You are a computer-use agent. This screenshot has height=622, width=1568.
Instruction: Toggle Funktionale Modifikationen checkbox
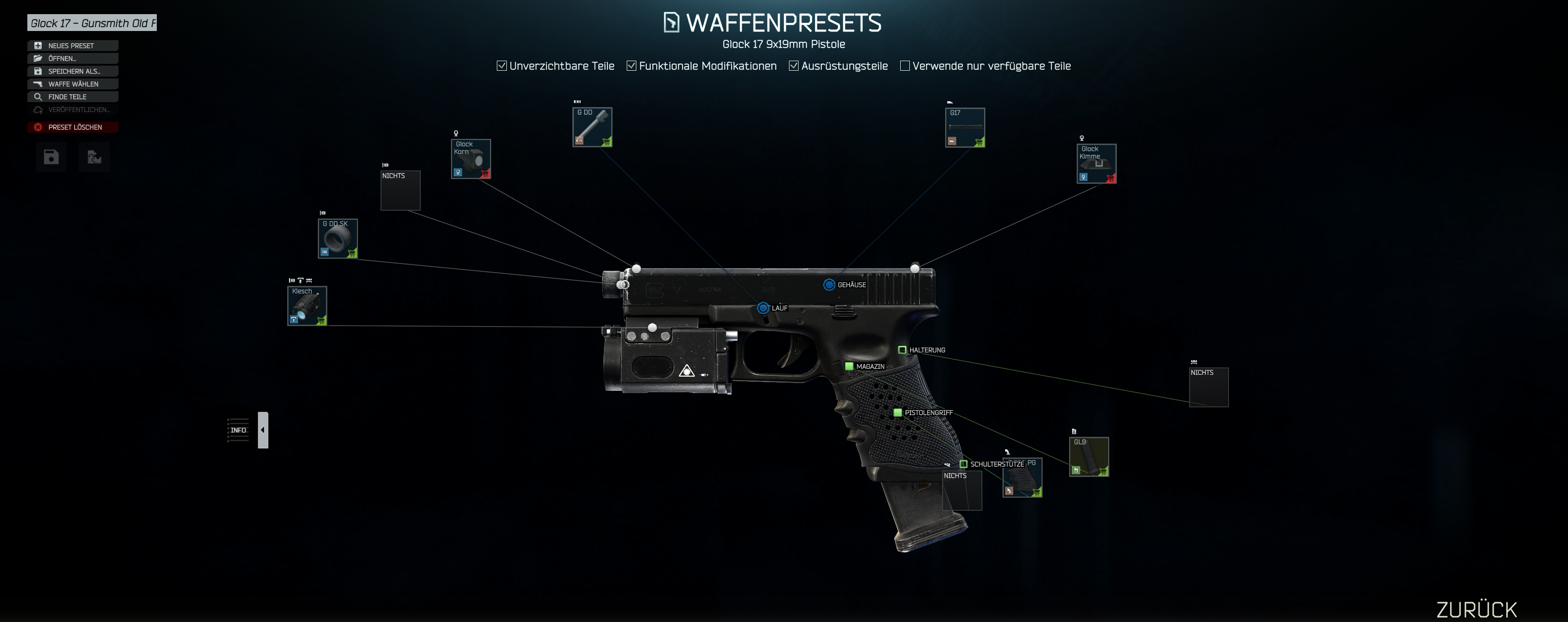tap(632, 66)
